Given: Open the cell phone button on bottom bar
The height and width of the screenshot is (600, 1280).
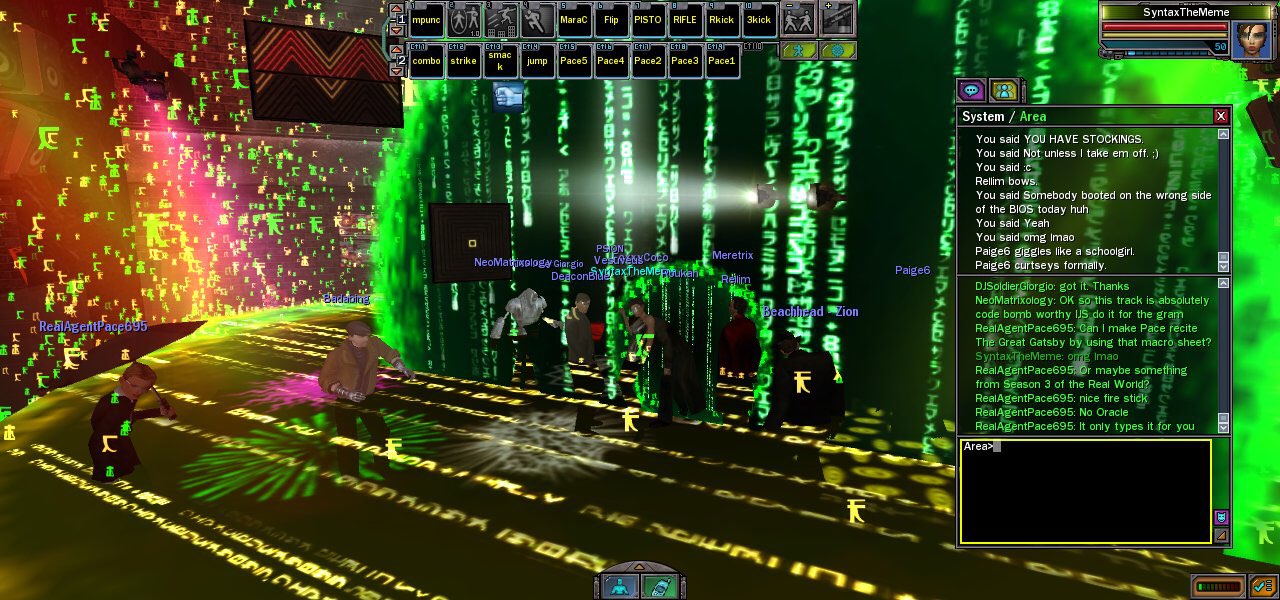Looking at the screenshot, I should [657, 586].
